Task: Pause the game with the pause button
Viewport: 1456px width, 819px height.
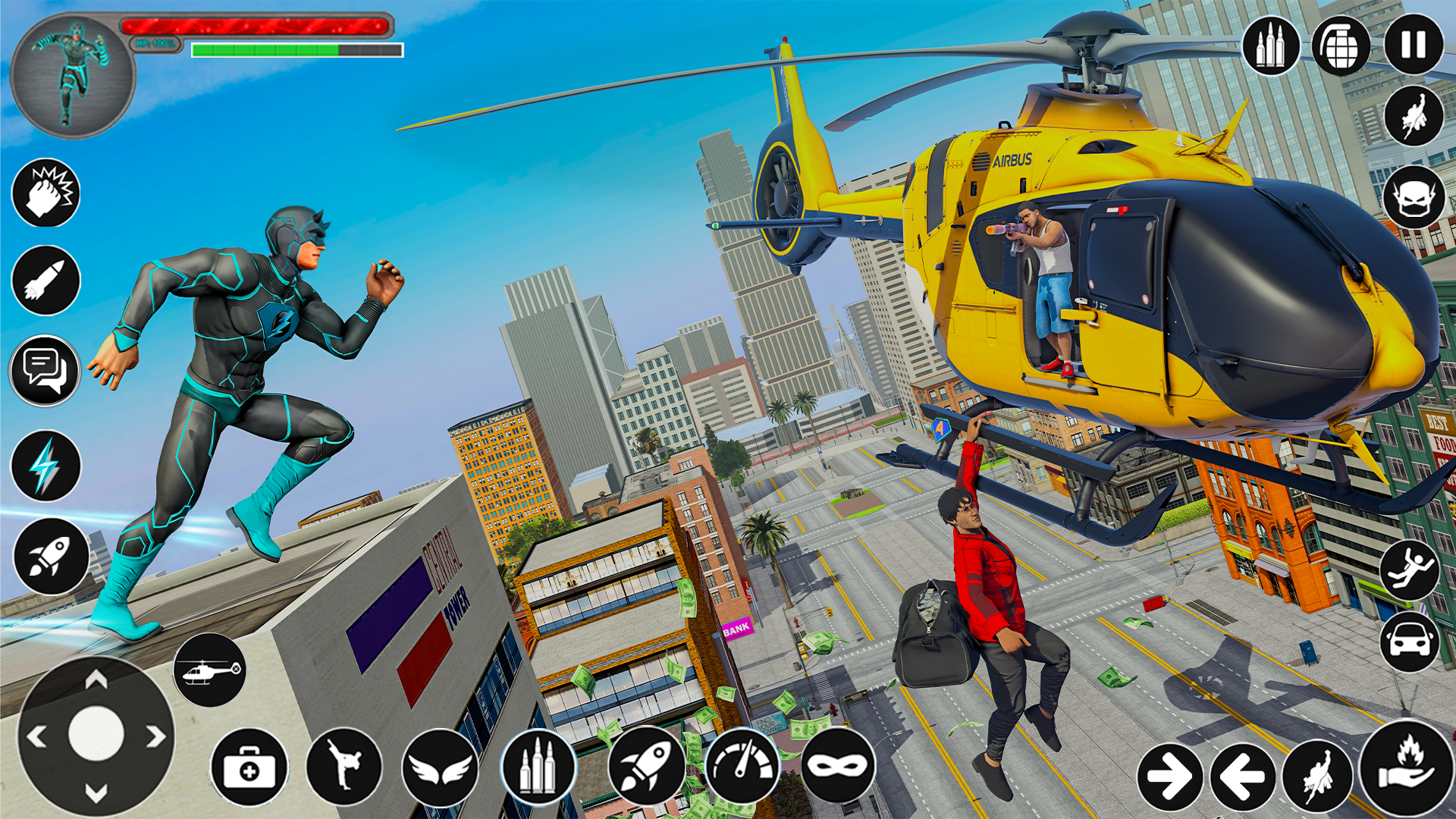Action: [x=1414, y=45]
